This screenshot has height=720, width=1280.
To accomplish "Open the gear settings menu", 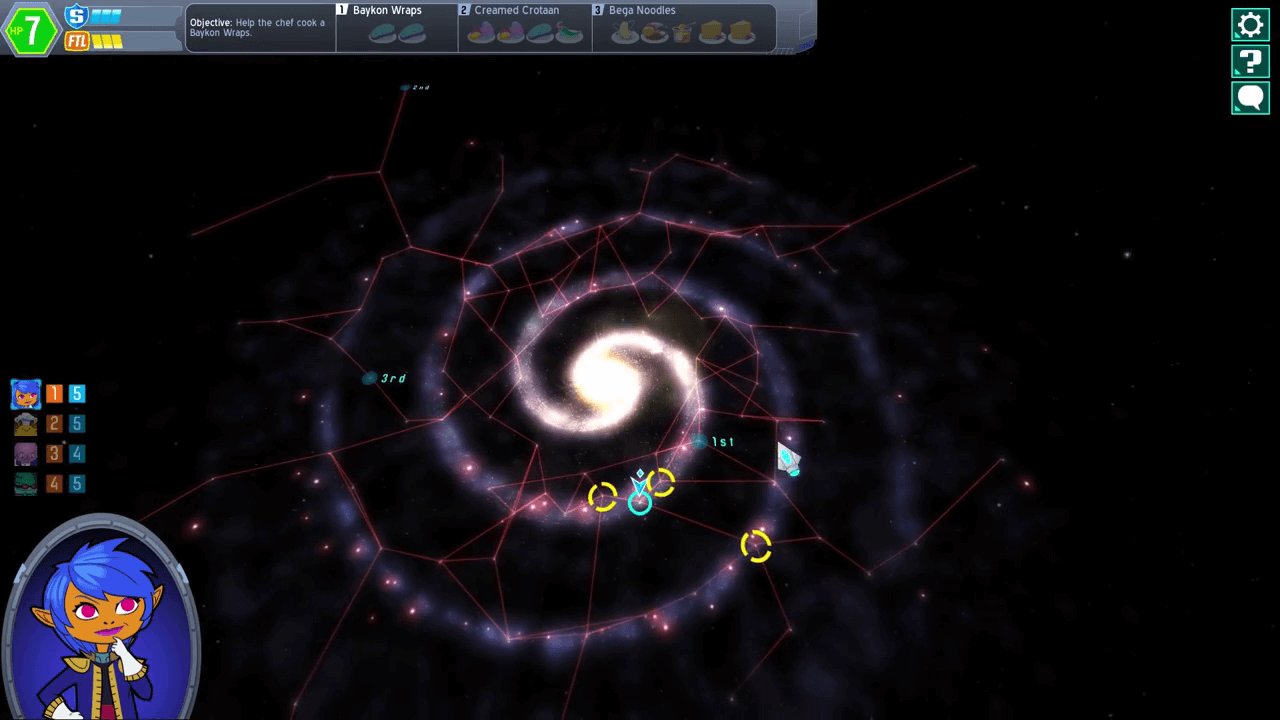I will tap(1250, 25).
